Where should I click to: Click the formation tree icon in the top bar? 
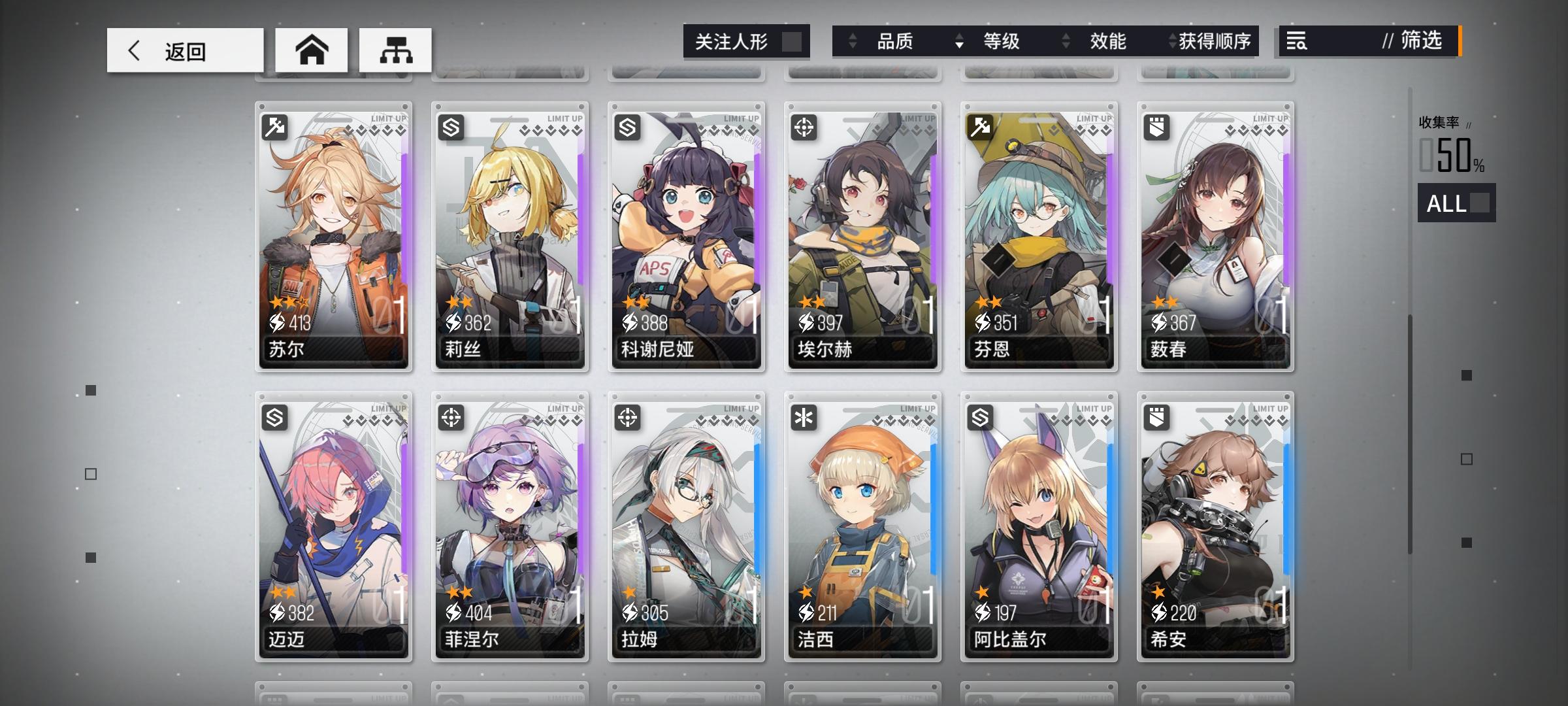point(395,49)
